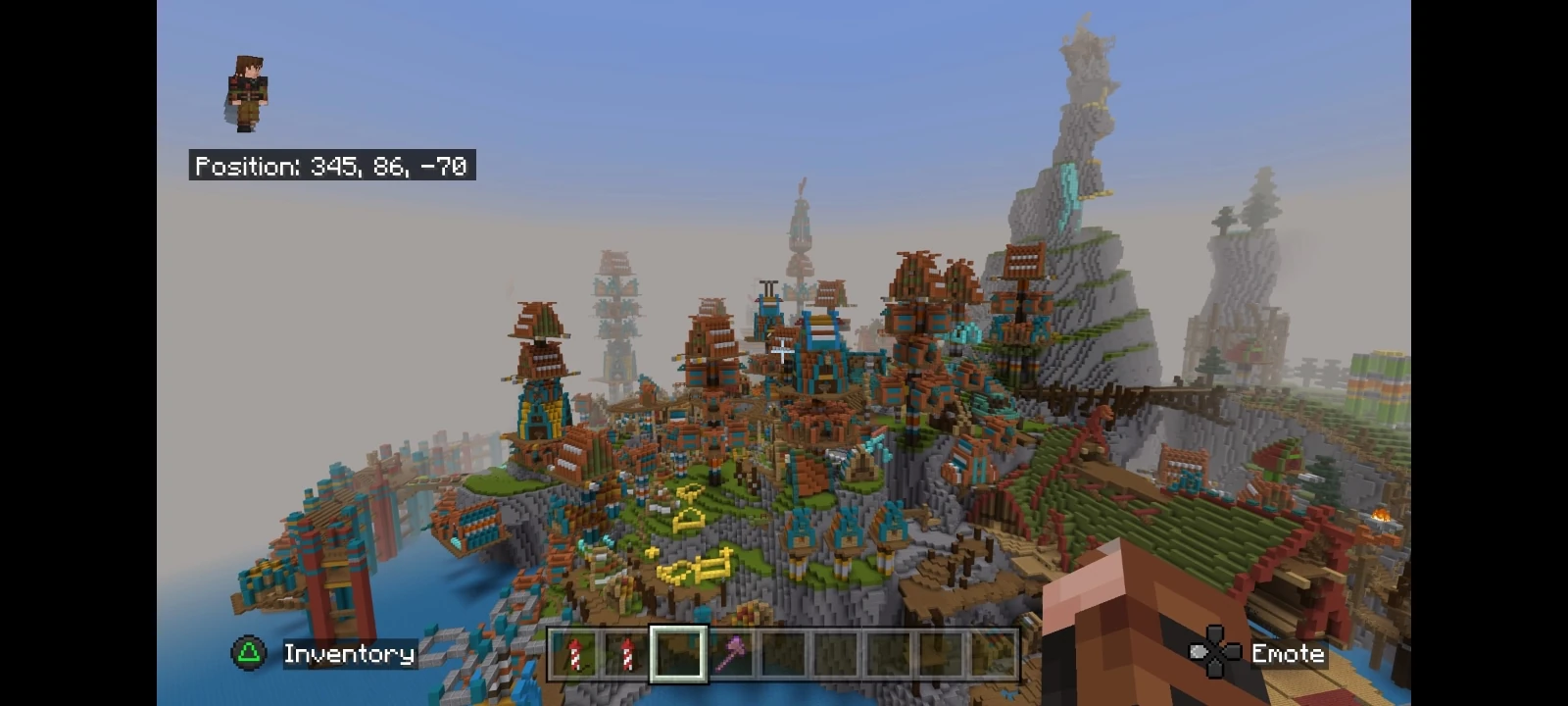Select the seventh hotbar slot
The image size is (1568, 706).
pos(890,655)
